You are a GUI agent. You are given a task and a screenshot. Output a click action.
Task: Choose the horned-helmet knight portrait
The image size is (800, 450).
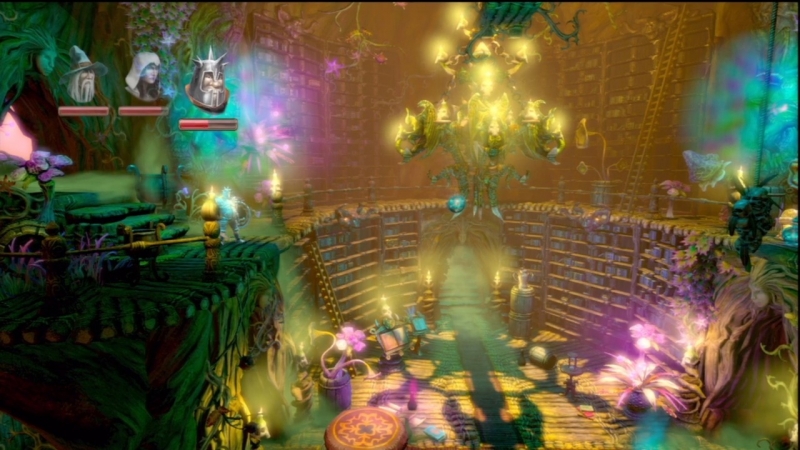208,80
